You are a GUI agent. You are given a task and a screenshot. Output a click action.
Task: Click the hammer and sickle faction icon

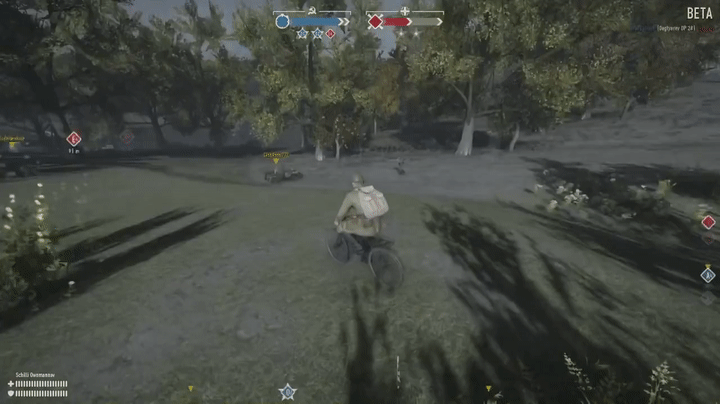[312, 11]
